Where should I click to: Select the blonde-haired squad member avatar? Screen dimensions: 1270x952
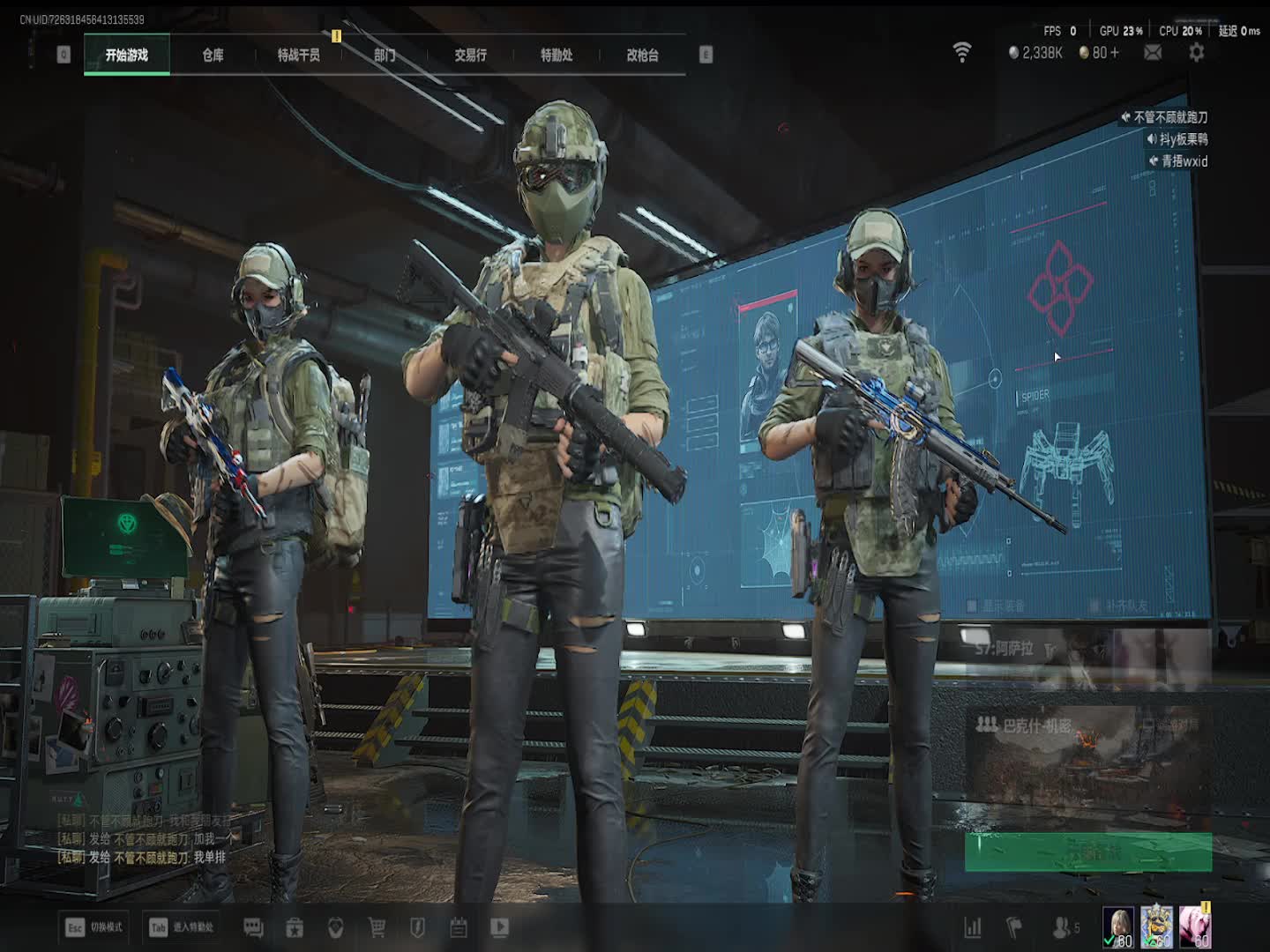click(1118, 927)
